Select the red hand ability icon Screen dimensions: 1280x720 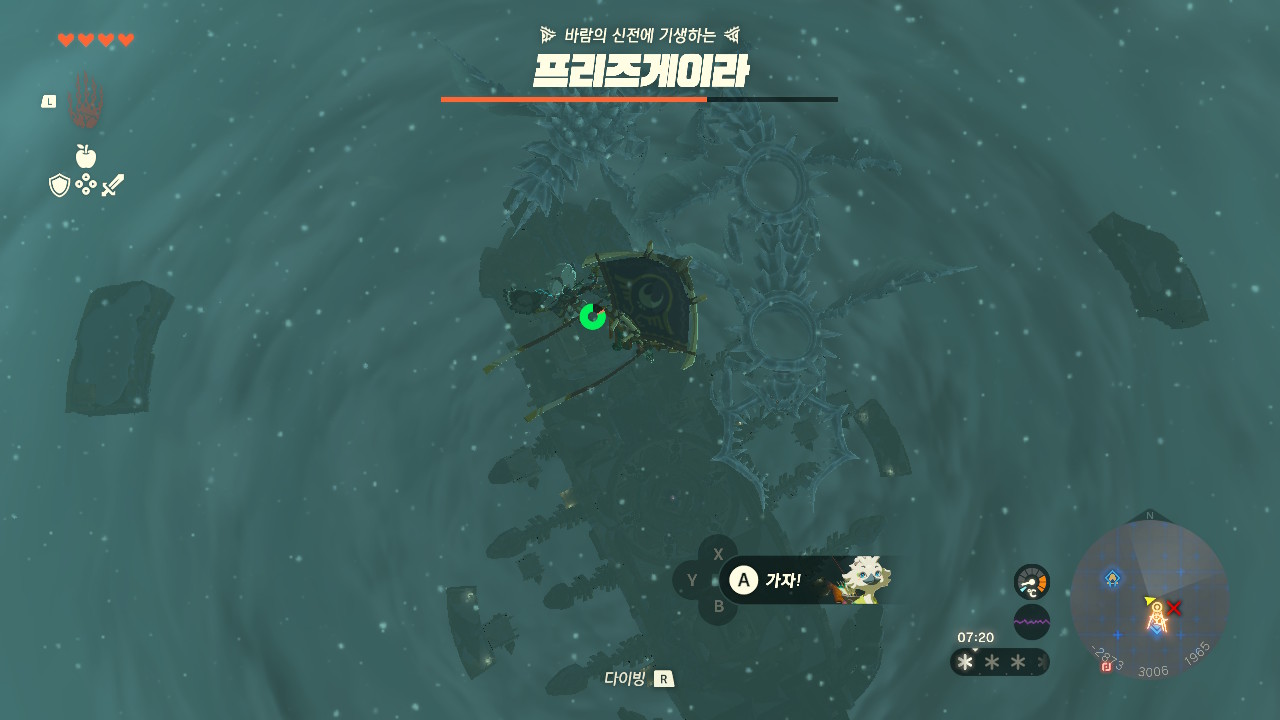click(85, 102)
